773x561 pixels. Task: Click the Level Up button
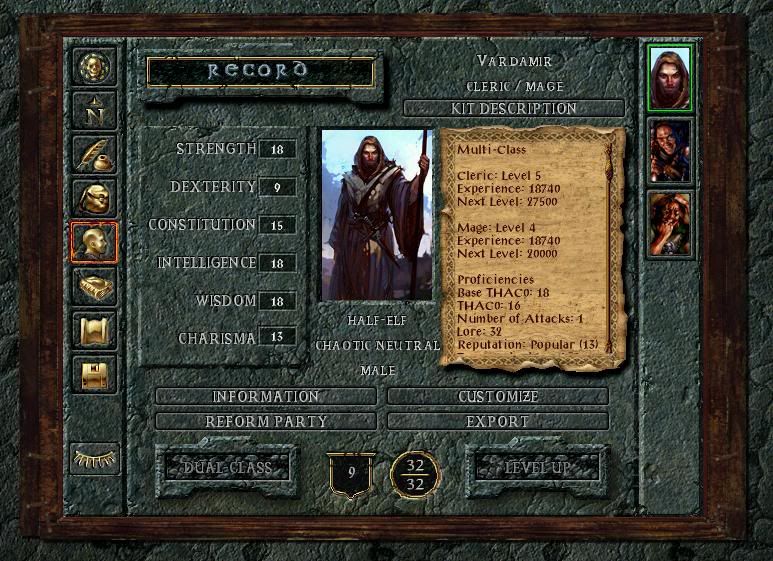tap(538, 467)
